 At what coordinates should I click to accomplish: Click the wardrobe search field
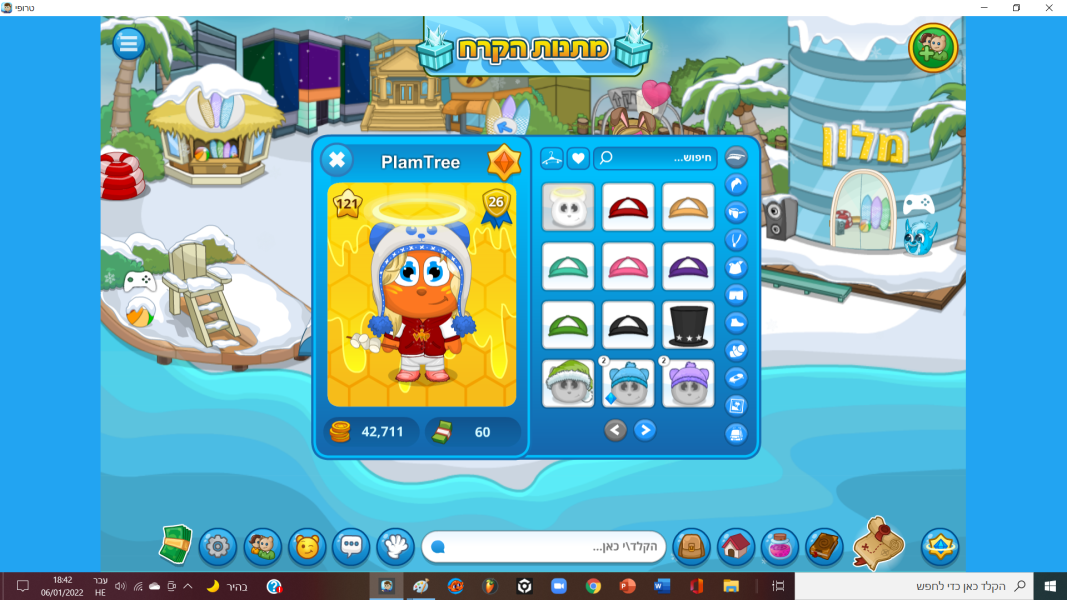655,158
